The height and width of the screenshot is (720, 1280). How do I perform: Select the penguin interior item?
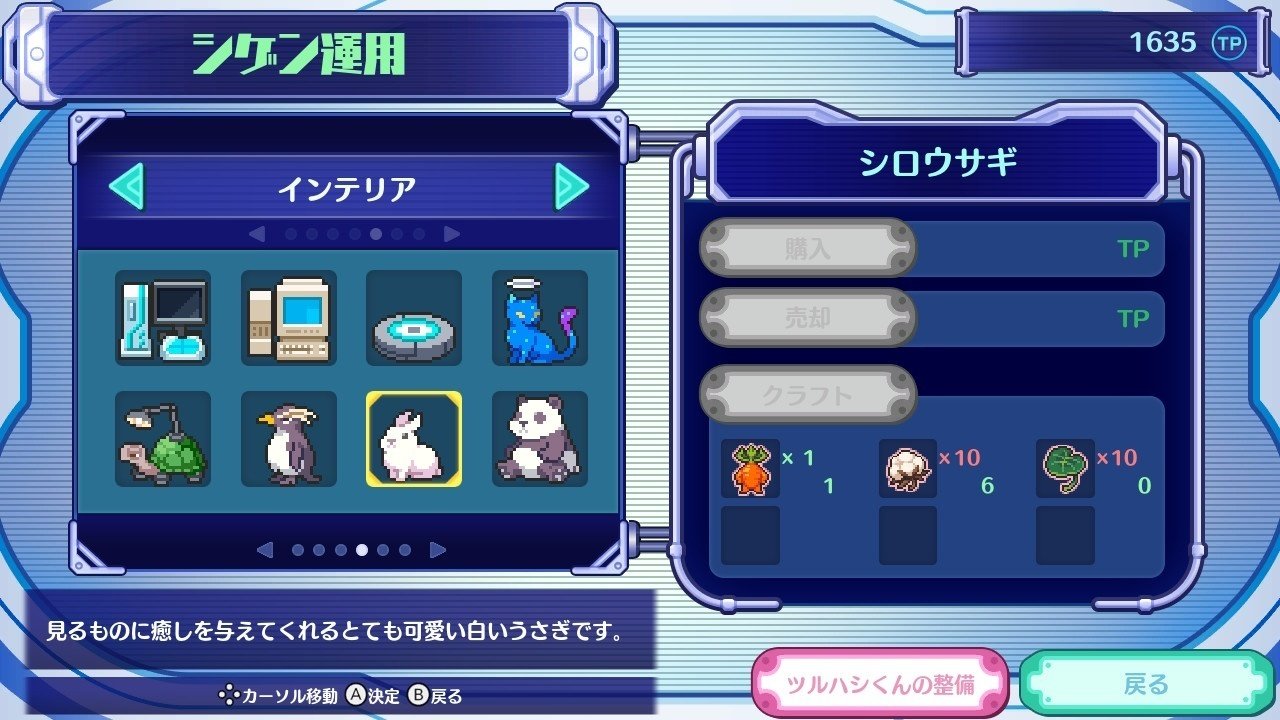[x=288, y=438]
